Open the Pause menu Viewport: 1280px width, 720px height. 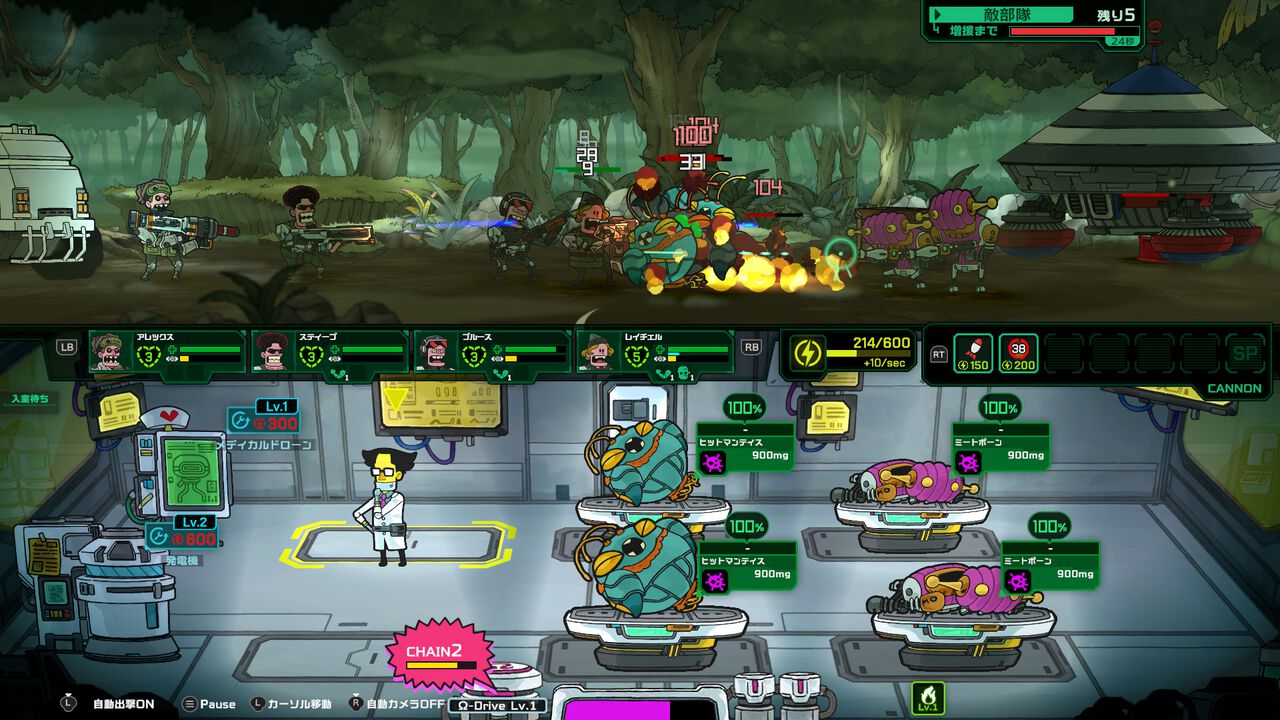[209, 704]
